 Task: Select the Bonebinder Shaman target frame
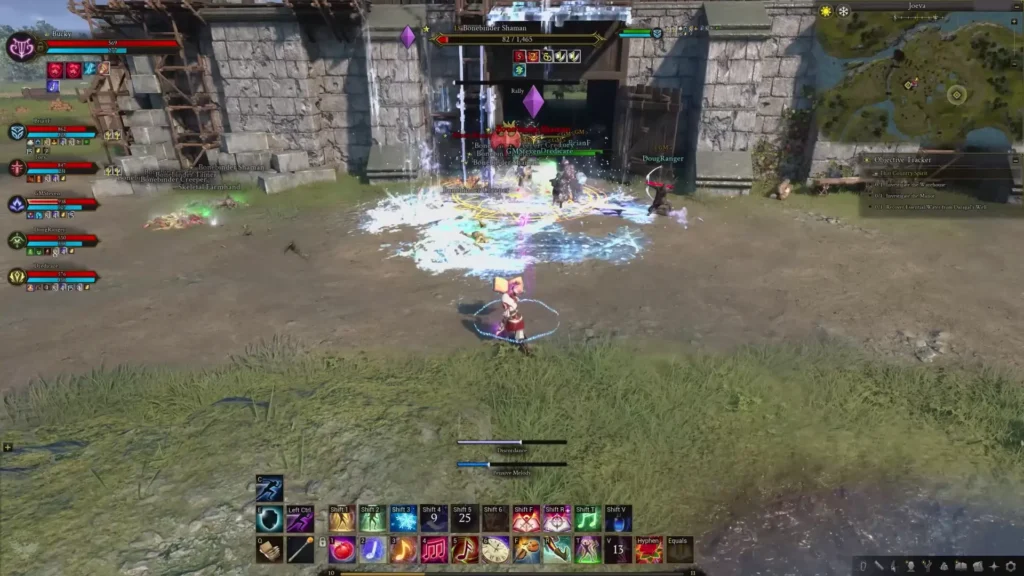pyautogui.click(x=518, y=39)
